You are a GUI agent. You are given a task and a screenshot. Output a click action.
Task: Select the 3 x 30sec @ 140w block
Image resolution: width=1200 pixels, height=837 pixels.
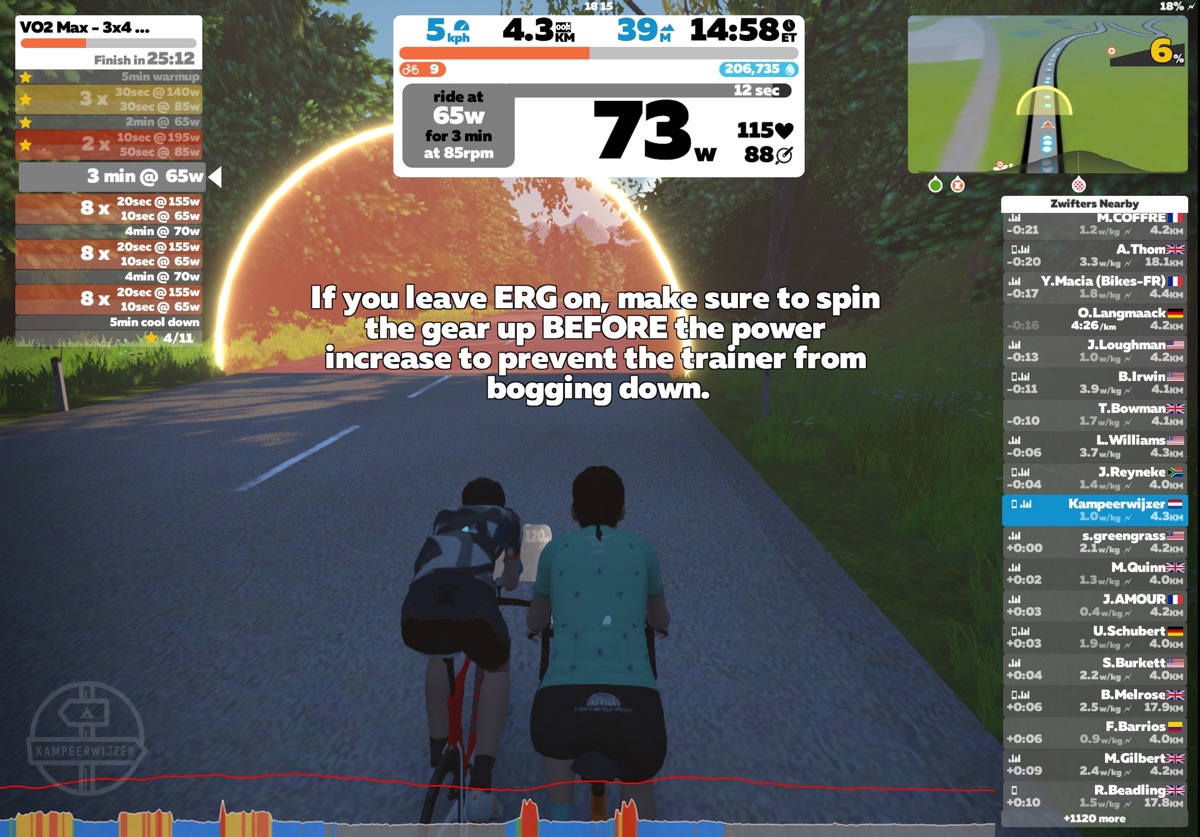click(x=110, y=99)
